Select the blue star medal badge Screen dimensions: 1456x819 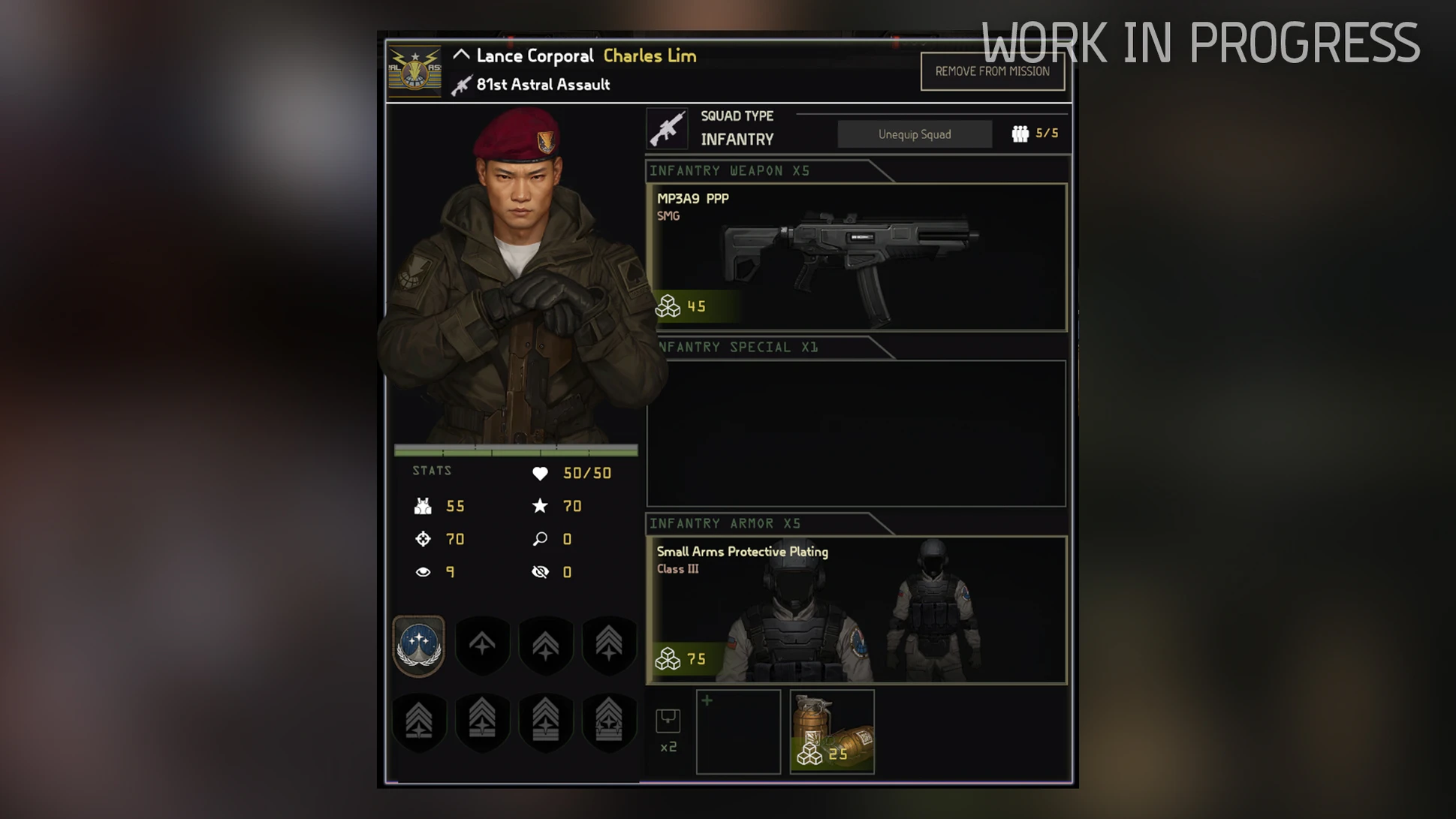point(419,646)
